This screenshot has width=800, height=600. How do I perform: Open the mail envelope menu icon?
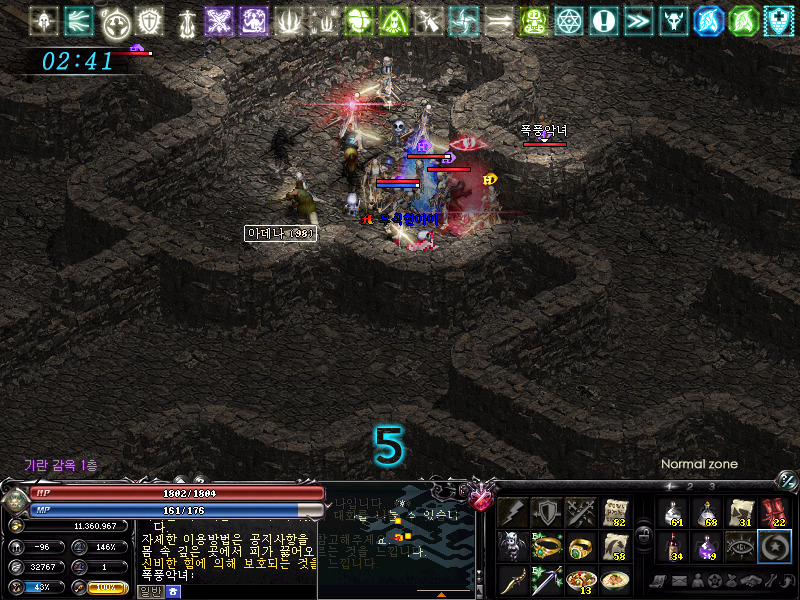tap(678, 580)
